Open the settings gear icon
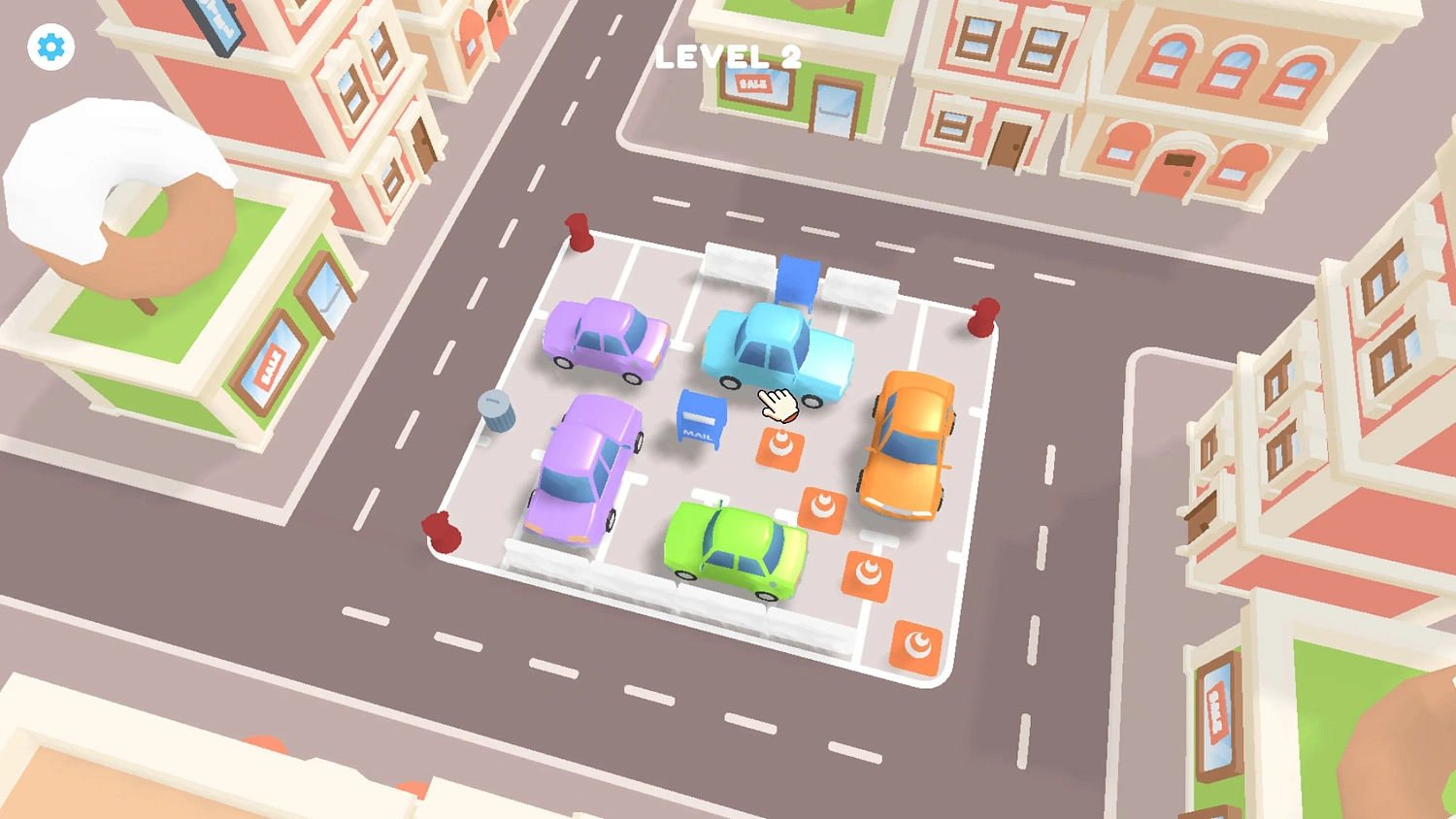Image resolution: width=1456 pixels, height=819 pixels. [50, 46]
